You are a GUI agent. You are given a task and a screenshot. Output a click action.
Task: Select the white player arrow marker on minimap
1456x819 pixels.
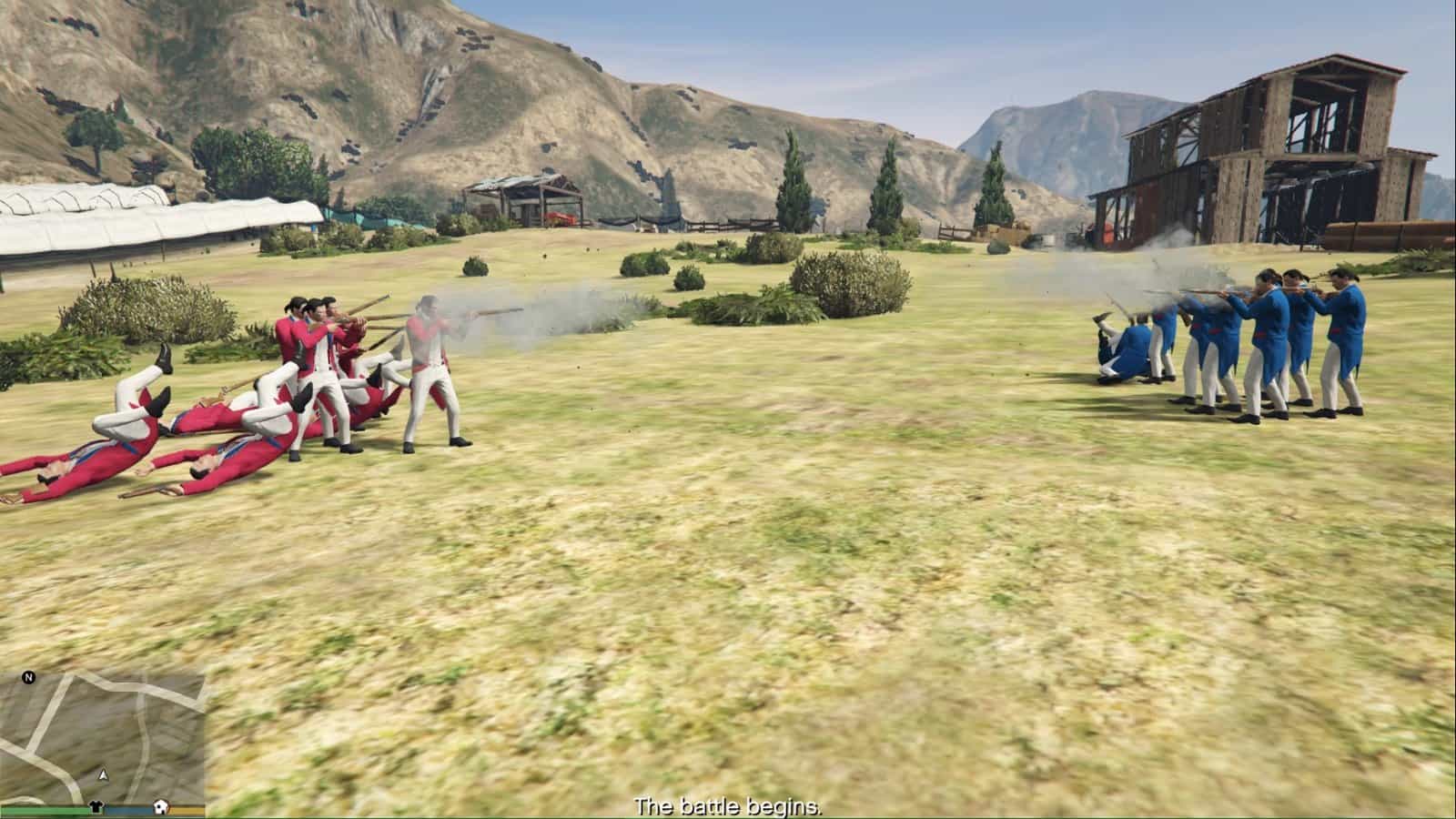103,775
